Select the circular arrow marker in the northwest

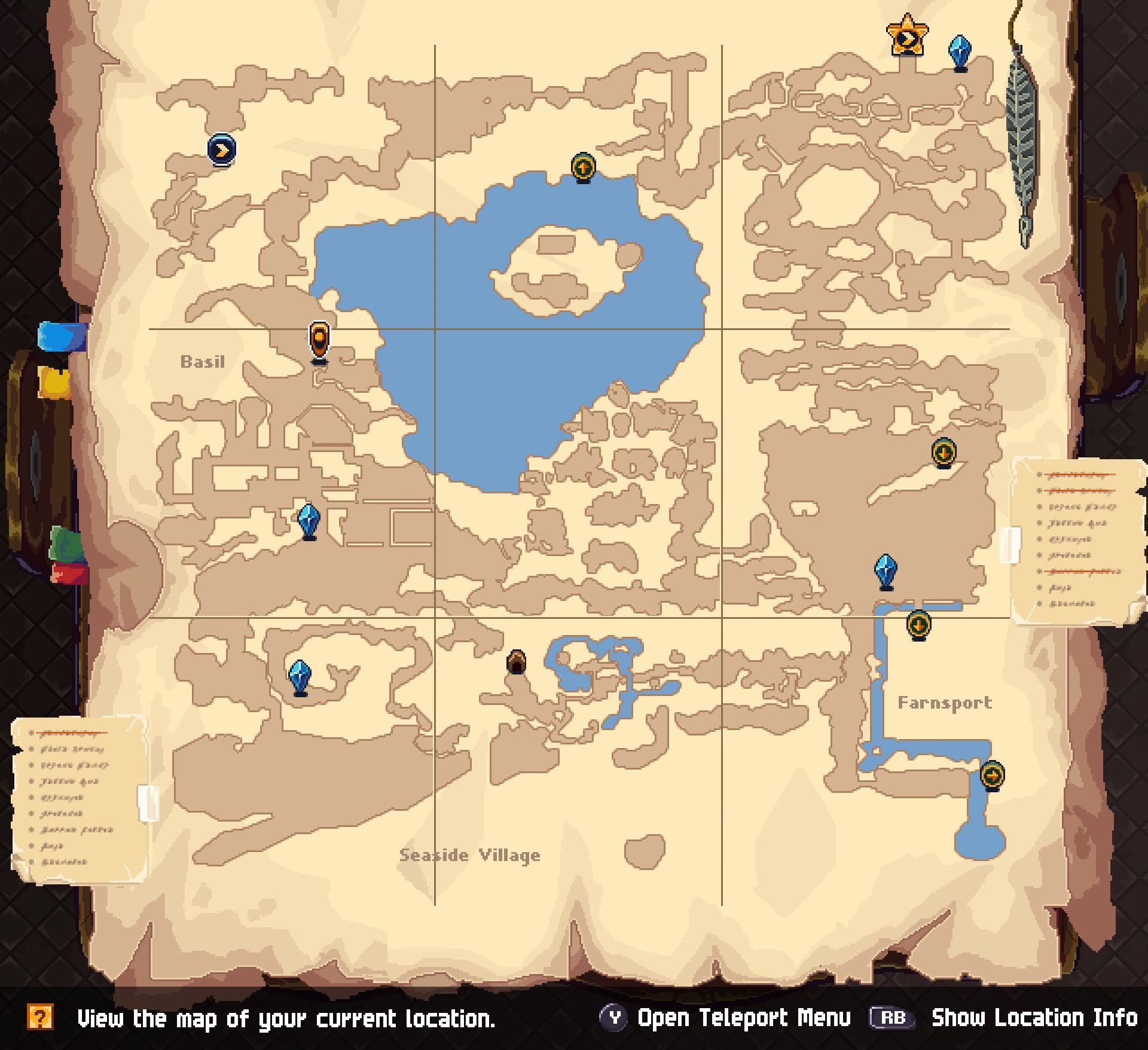220,149
